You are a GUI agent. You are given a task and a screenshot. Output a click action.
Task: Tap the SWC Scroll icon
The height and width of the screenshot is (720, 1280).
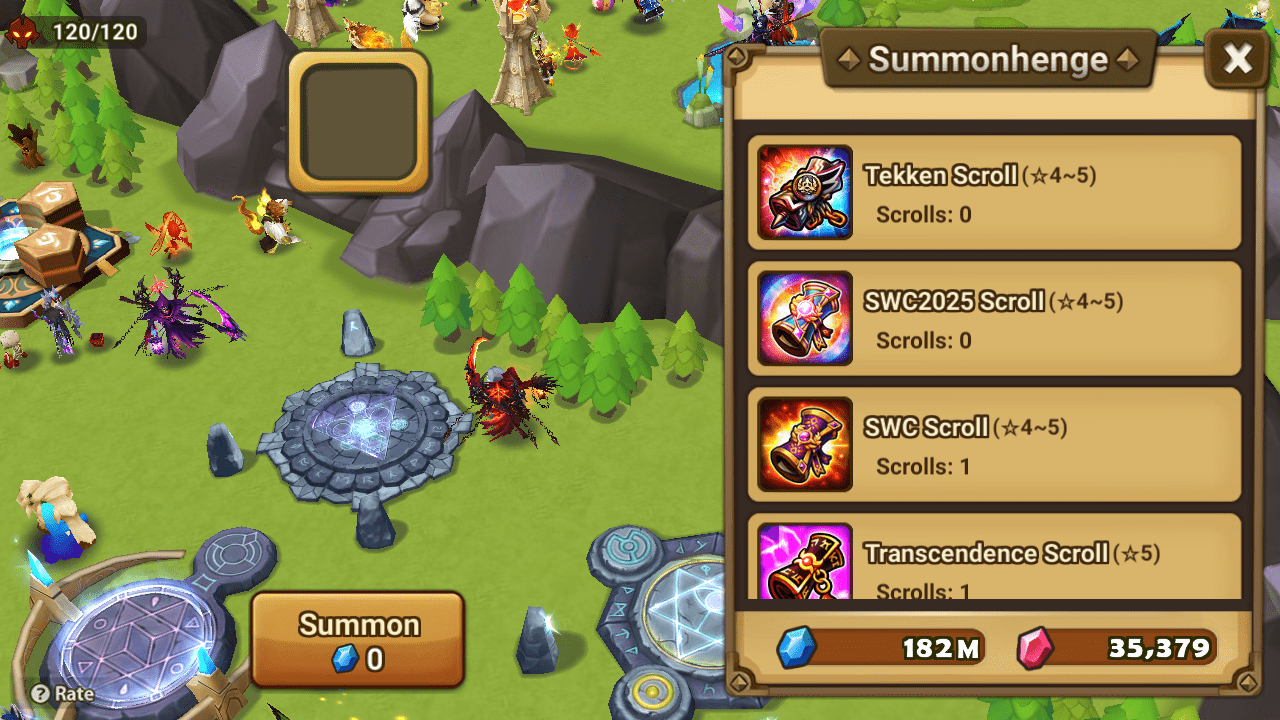click(x=805, y=444)
